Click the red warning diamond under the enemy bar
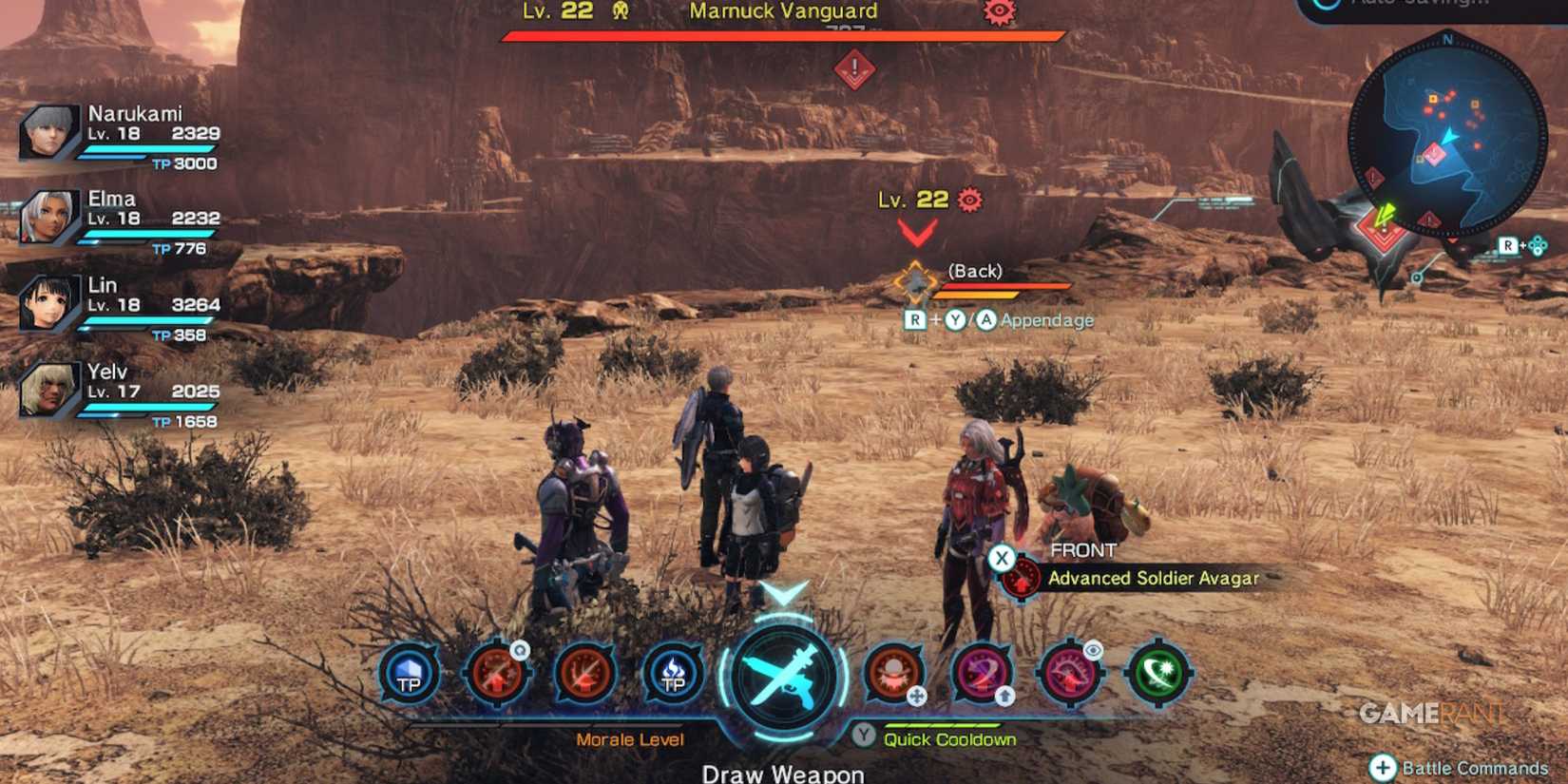The width and height of the screenshot is (1568, 784). pos(852,67)
